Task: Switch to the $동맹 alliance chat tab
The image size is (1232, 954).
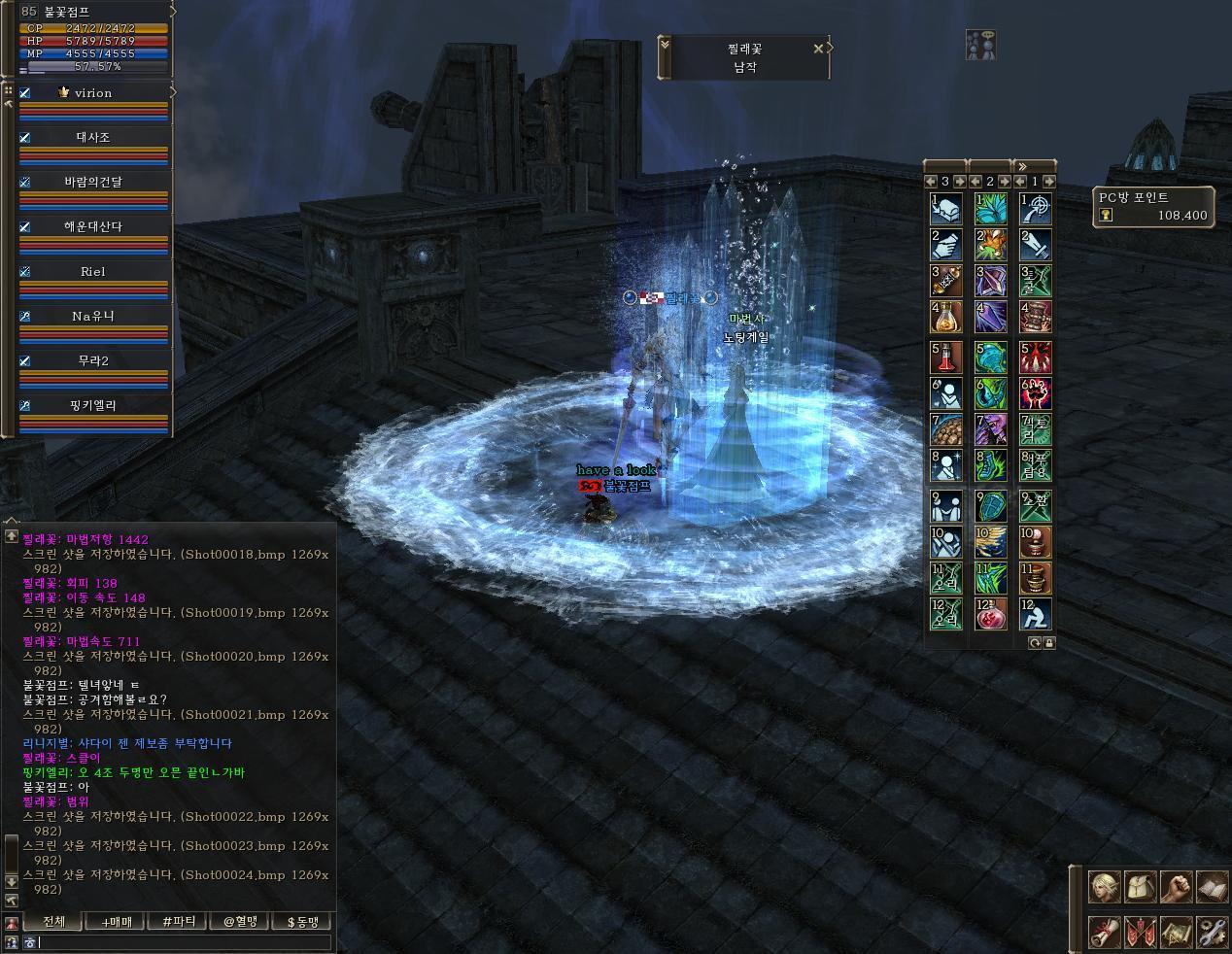Action: pos(302,921)
